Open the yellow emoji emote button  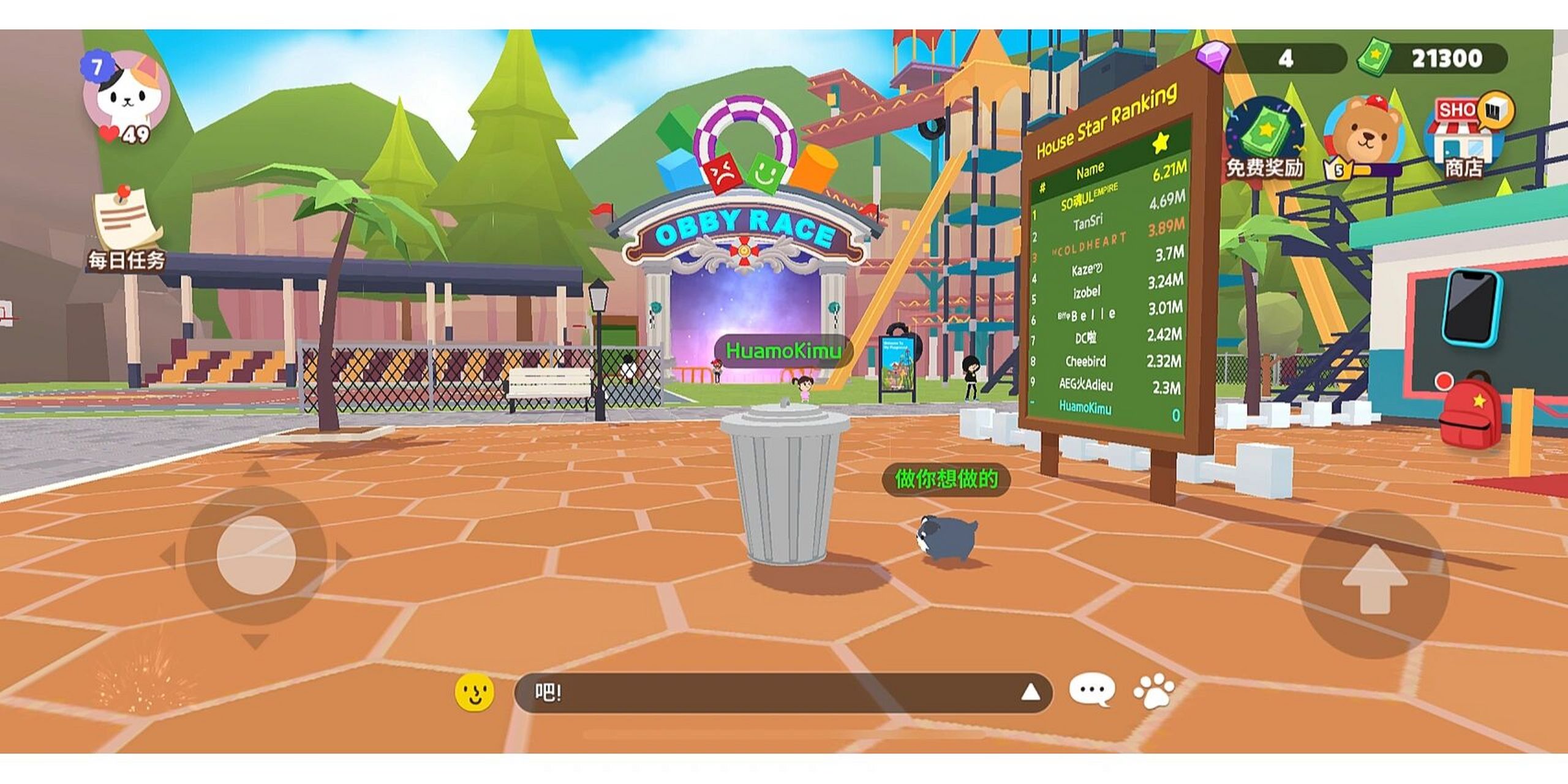coord(475,693)
